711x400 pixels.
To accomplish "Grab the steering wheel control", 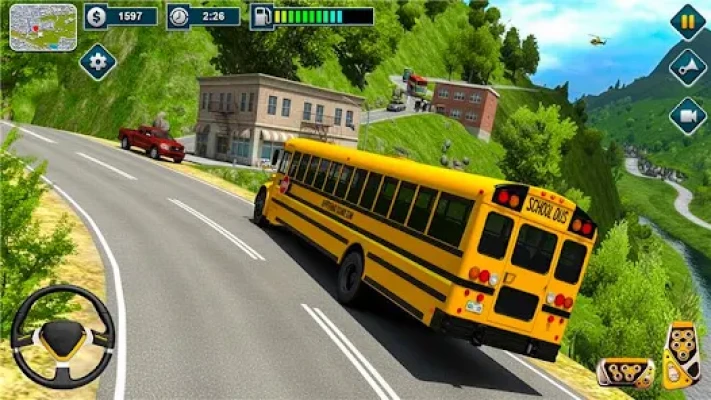I will pos(62,337).
